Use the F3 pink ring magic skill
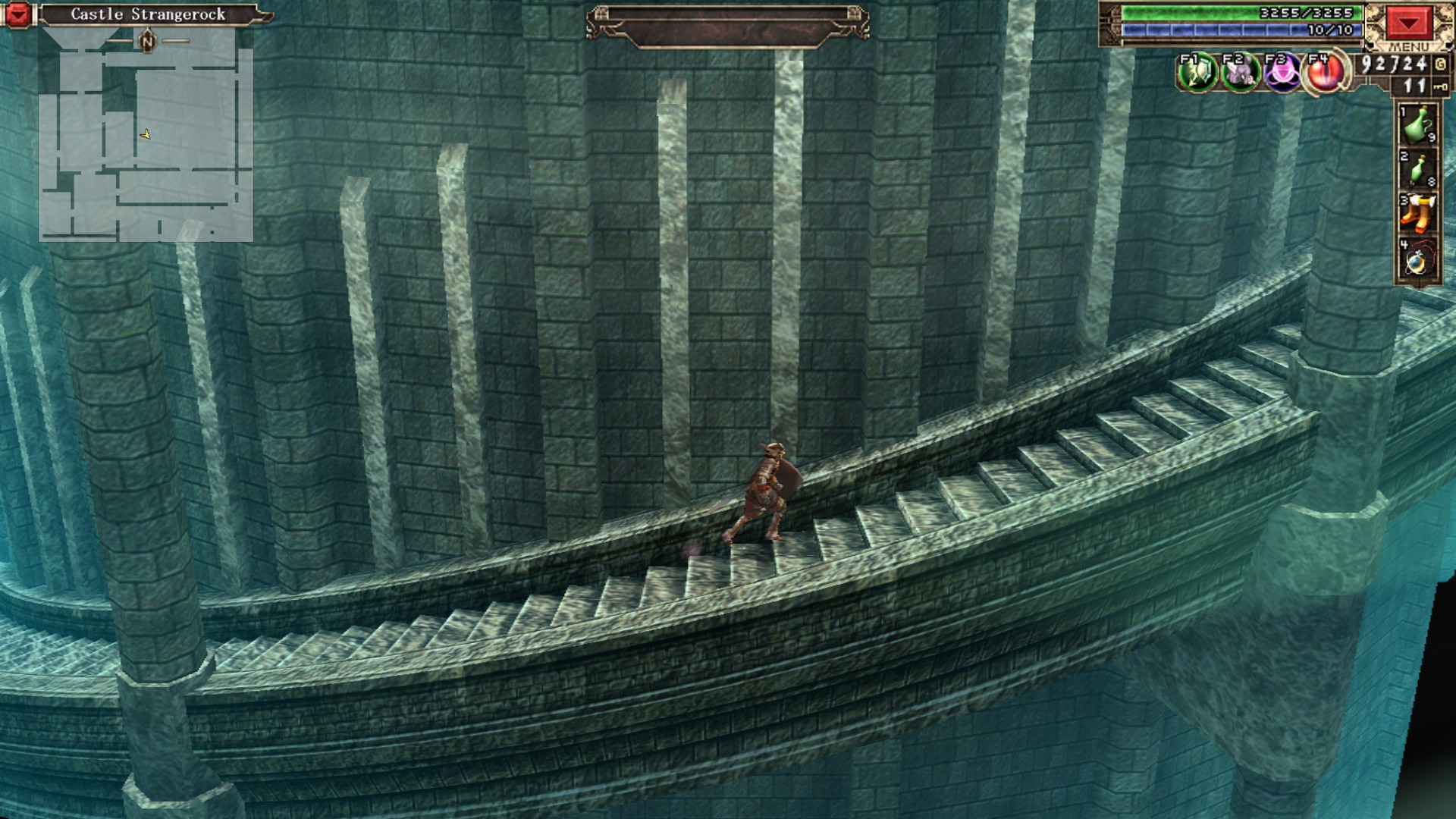Viewport: 1456px width, 819px height. [1282, 74]
